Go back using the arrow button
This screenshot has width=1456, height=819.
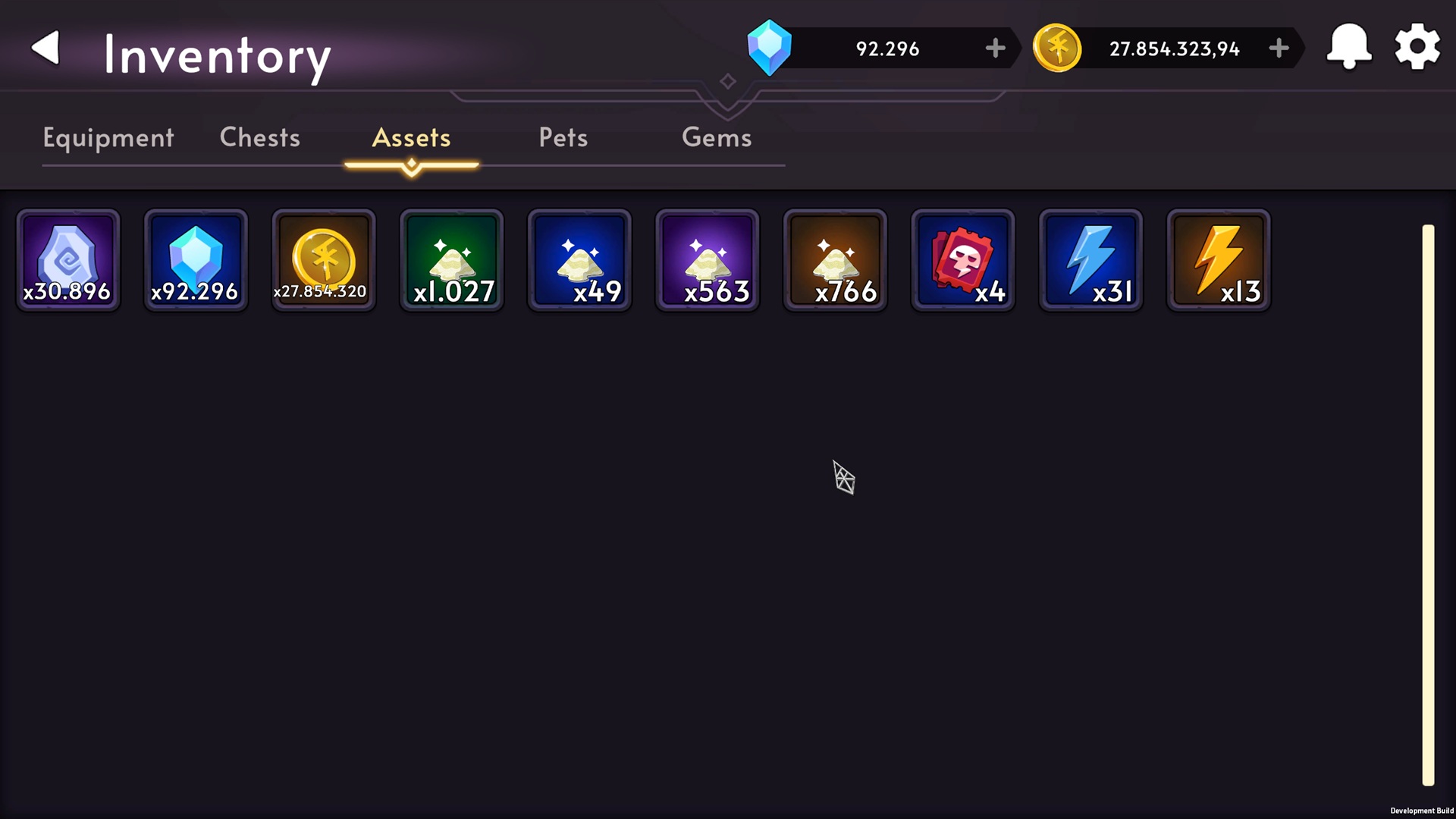coord(45,47)
